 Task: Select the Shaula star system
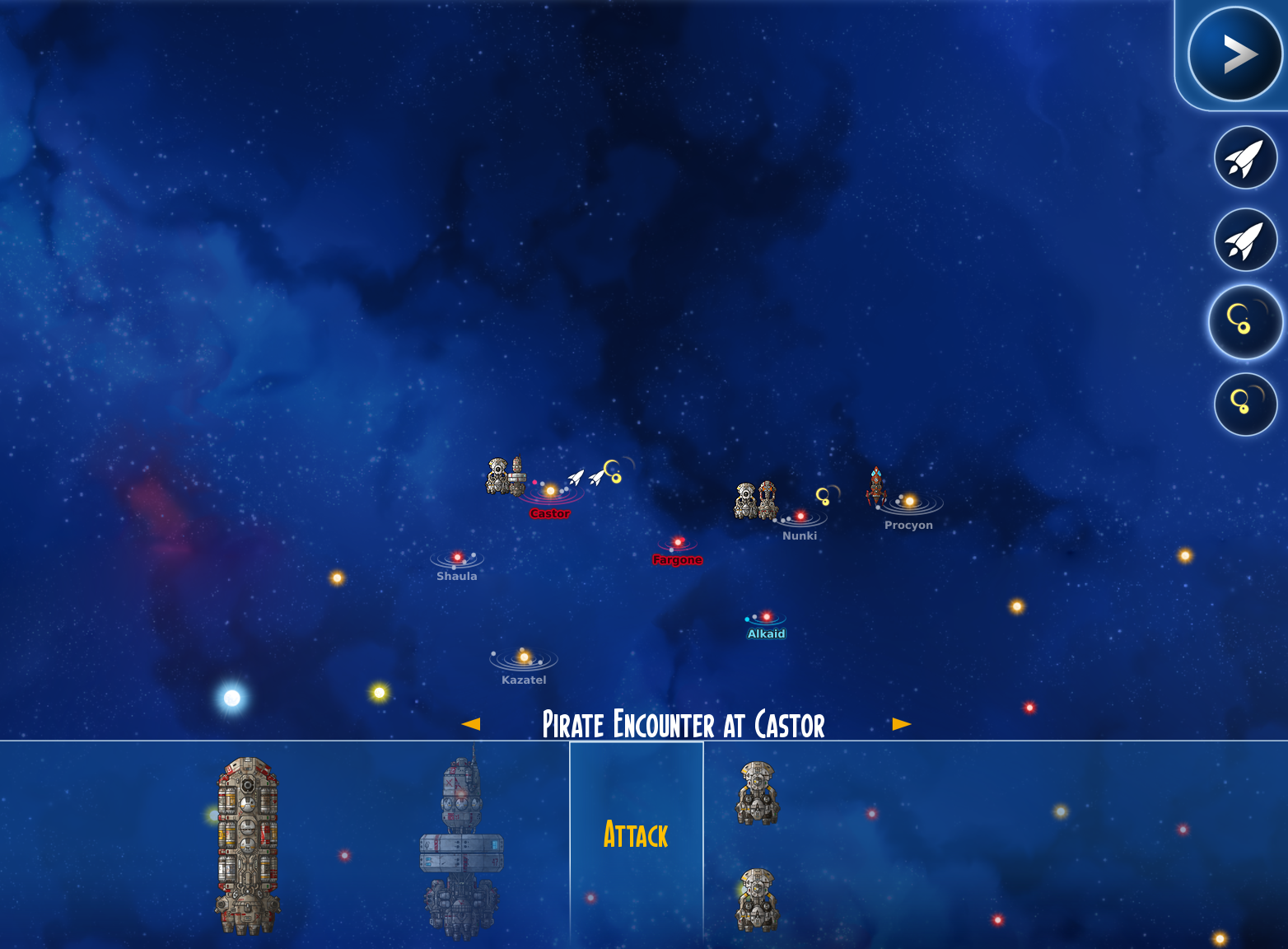(458, 559)
